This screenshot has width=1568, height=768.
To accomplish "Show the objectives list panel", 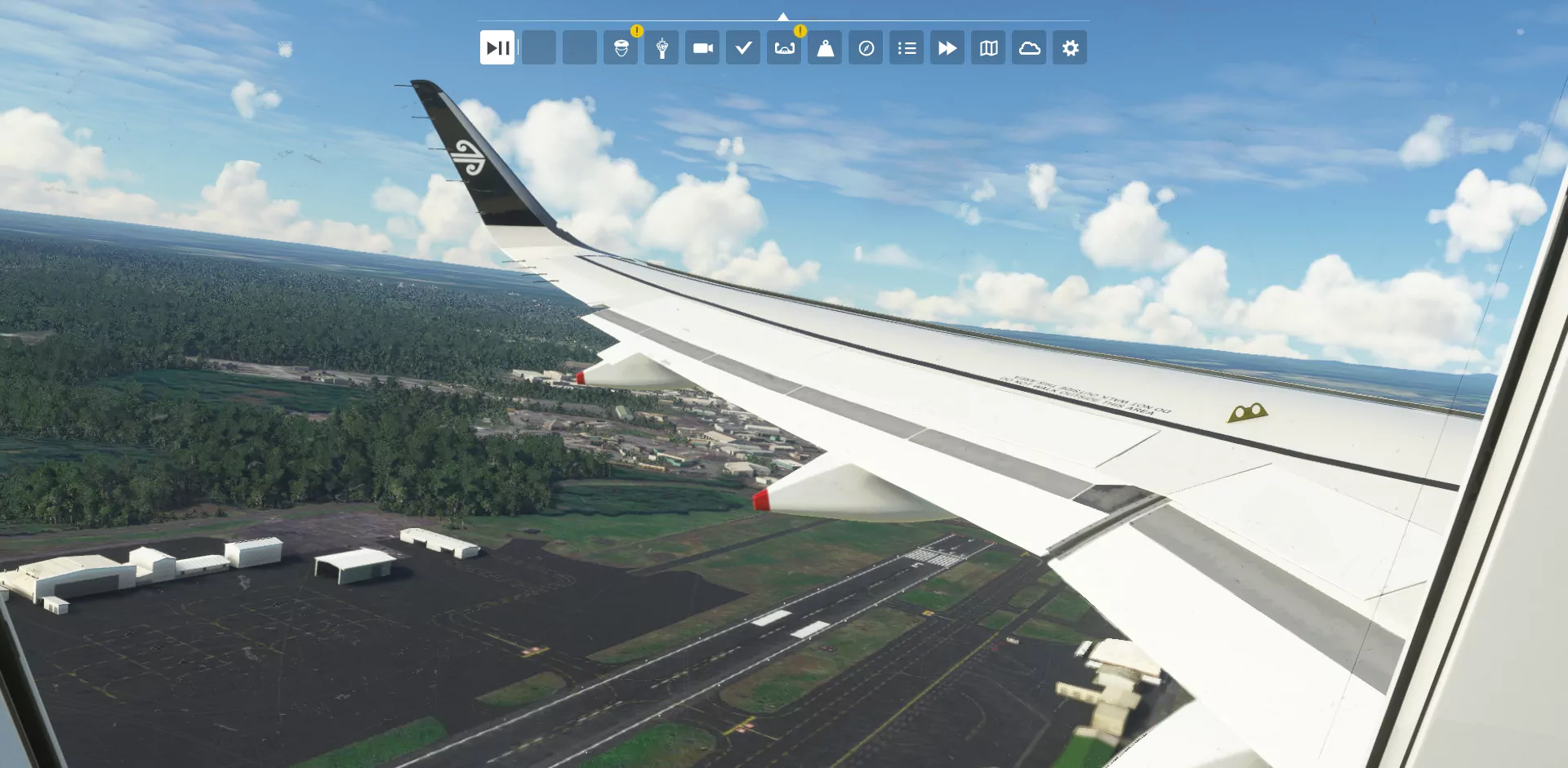I will click(906, 48).
